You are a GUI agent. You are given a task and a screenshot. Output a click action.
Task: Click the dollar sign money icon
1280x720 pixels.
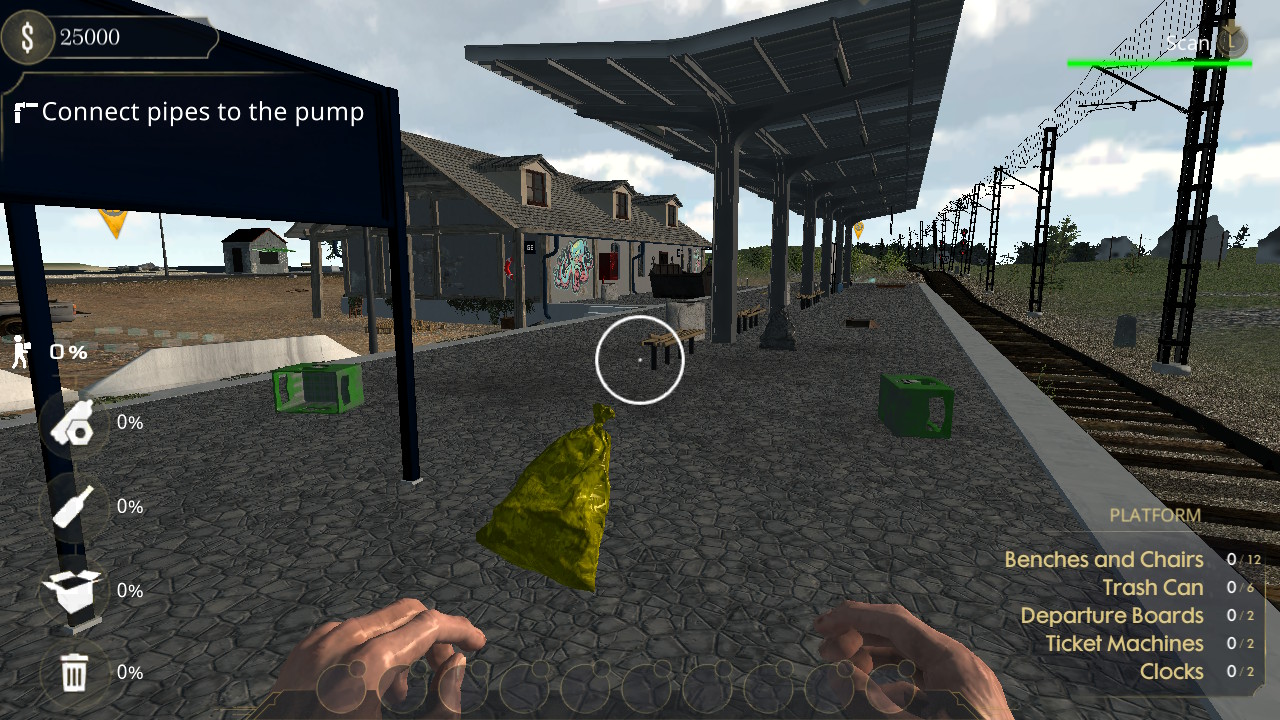(27, 38)
